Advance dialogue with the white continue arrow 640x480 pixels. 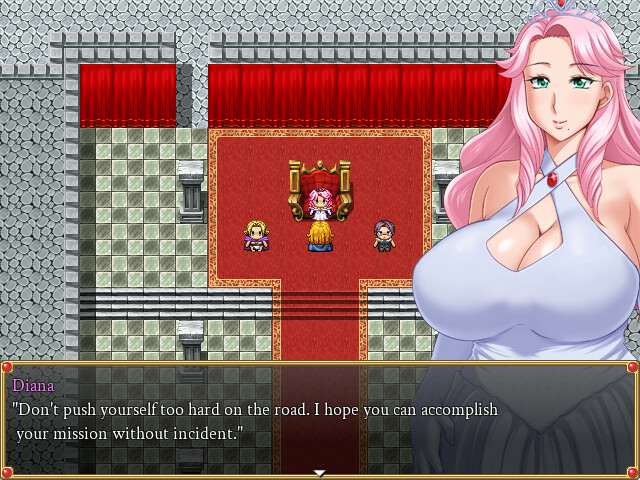319,472
